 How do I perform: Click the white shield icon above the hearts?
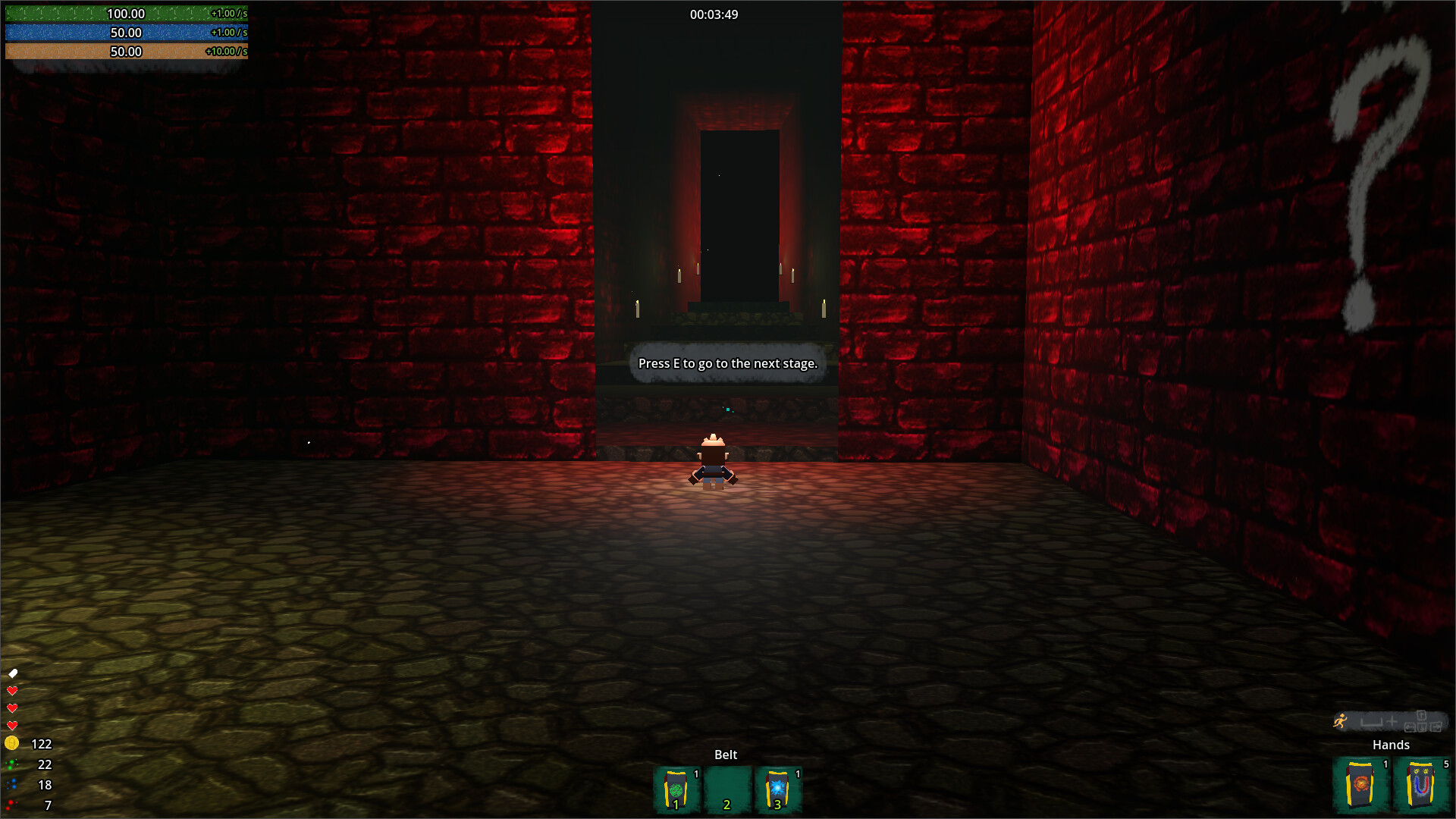pyautogui.click(x=11, y=673)
